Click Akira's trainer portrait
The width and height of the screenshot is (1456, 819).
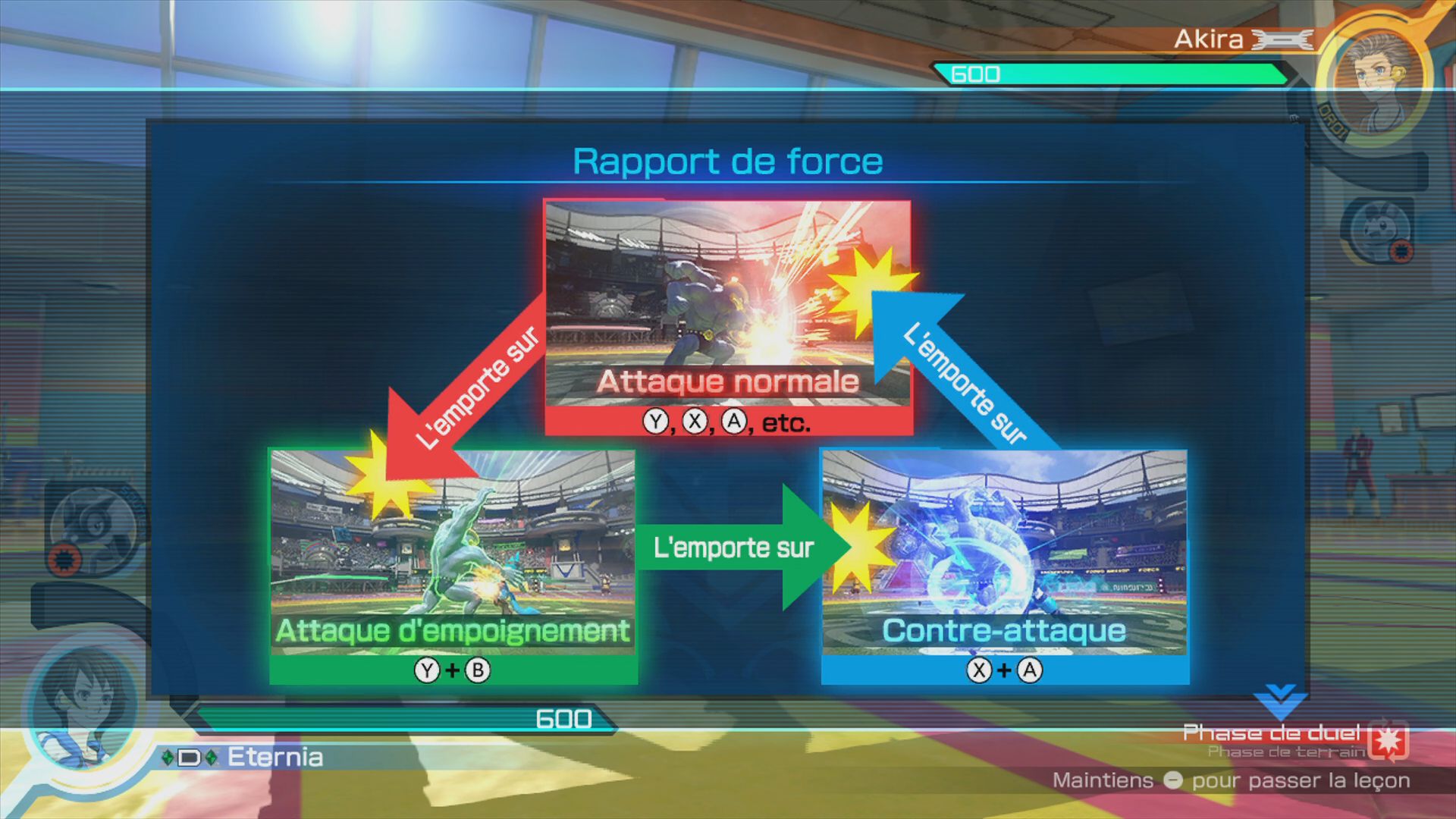(1378, 83)
